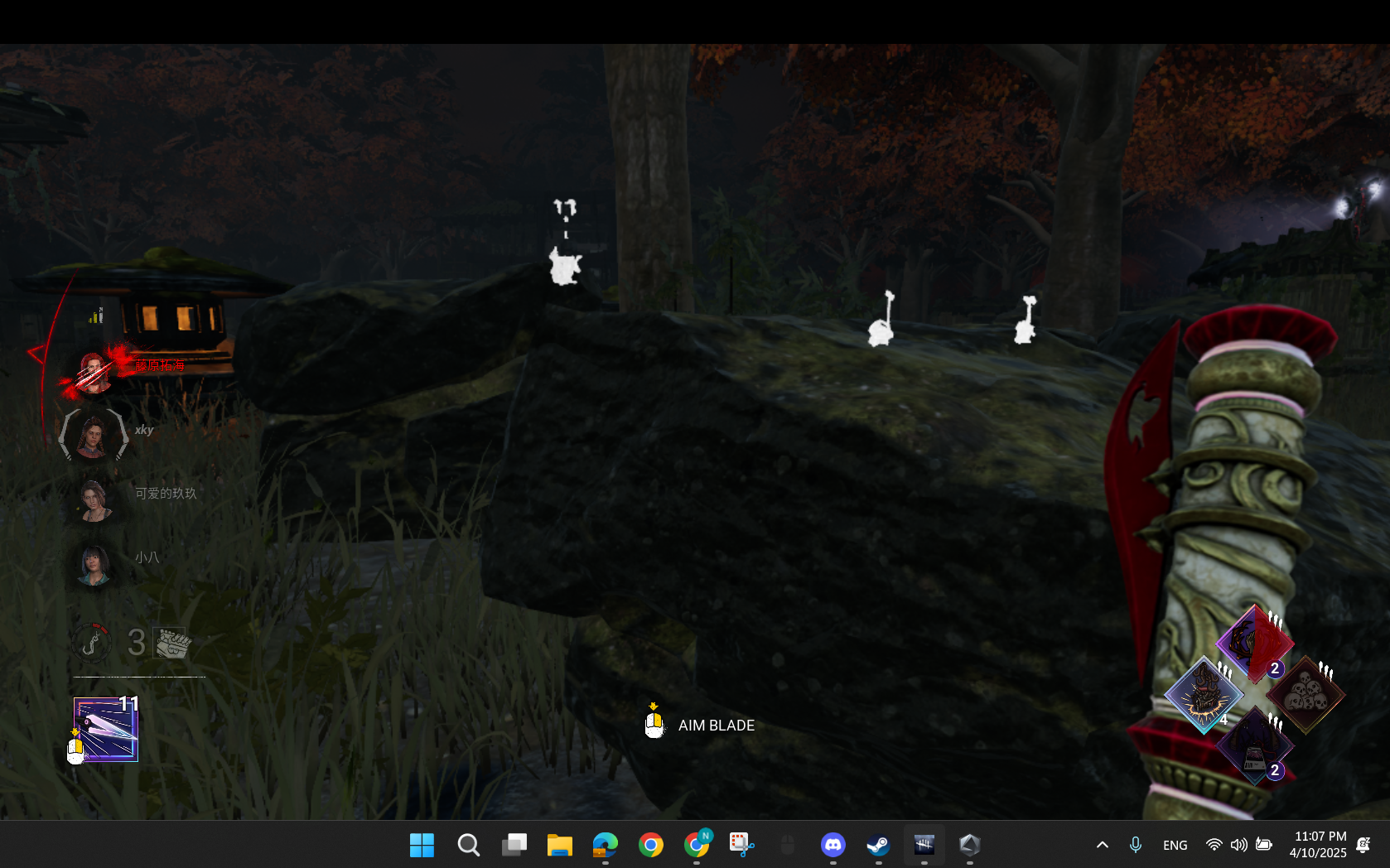Click survivor xky's portrait
Screen dimensions: 1390x868
click(93, 436)
